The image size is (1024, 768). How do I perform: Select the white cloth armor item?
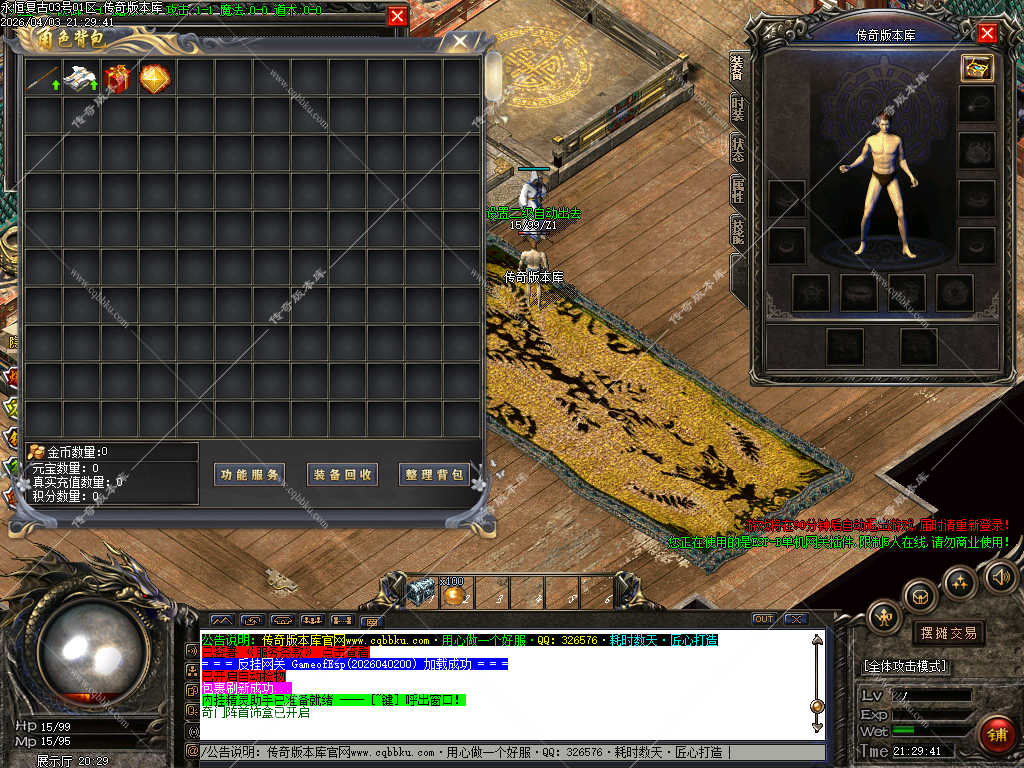coord(81,78)
